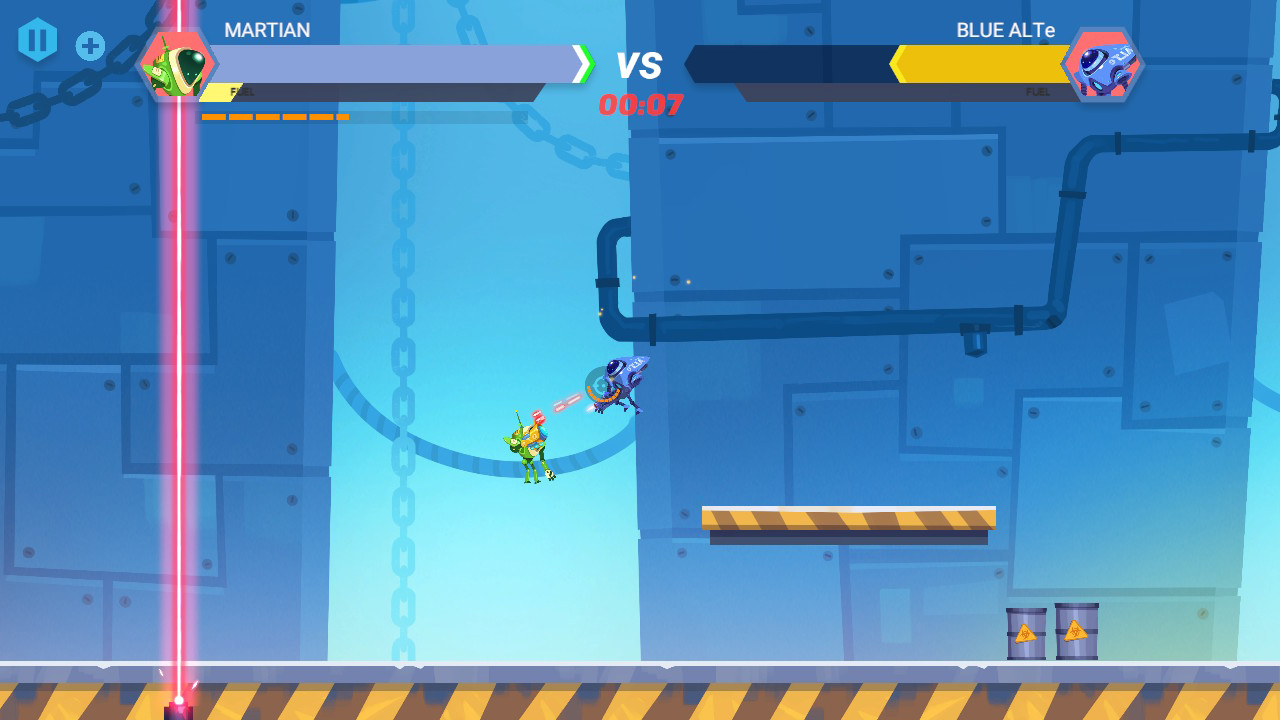1280x720 pixels.
Task: Click the pause icon in the top-left corner
Action: click(38, 40)
